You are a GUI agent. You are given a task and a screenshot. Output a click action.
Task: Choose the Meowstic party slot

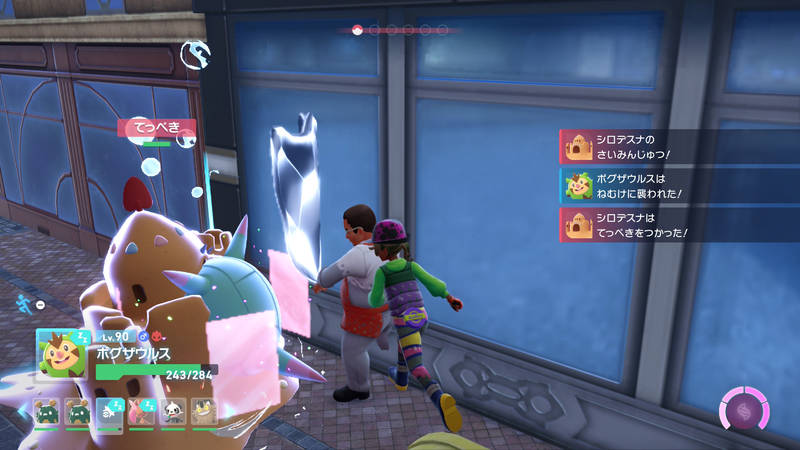[204, 414]
